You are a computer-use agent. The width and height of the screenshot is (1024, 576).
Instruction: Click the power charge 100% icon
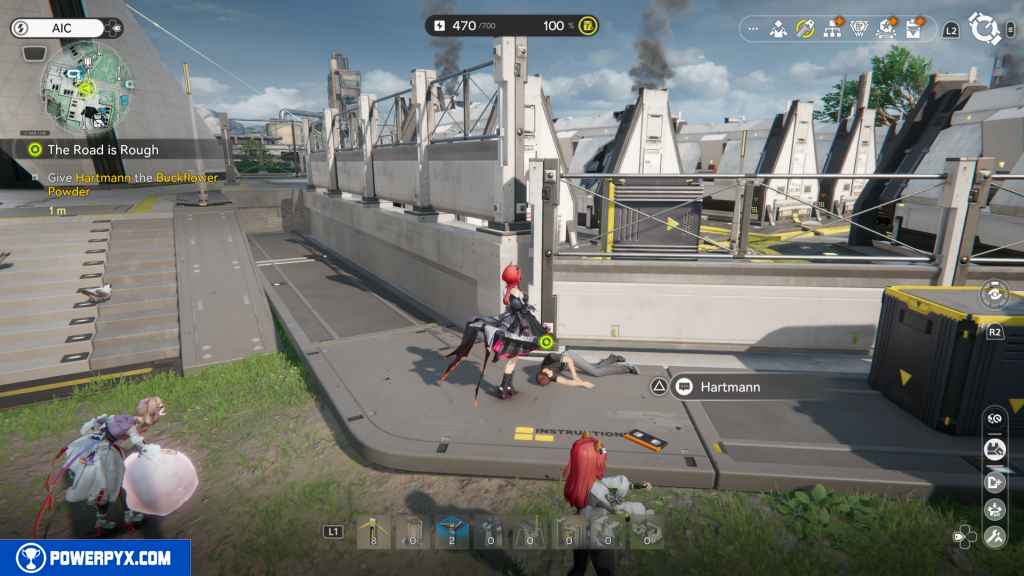point(590,26)
